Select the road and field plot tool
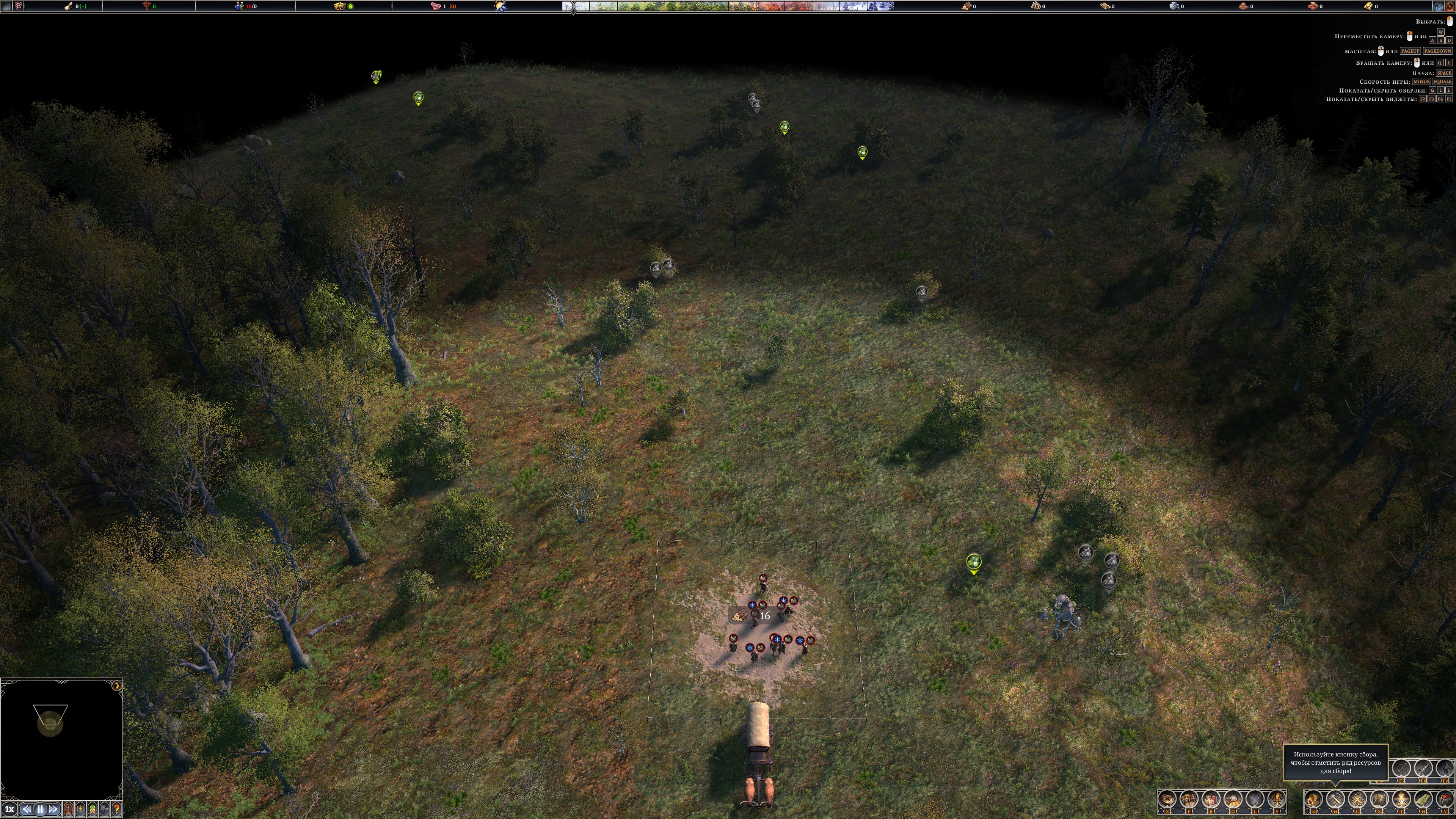Screen dimensions: 1456x819 coord(1423,799)
